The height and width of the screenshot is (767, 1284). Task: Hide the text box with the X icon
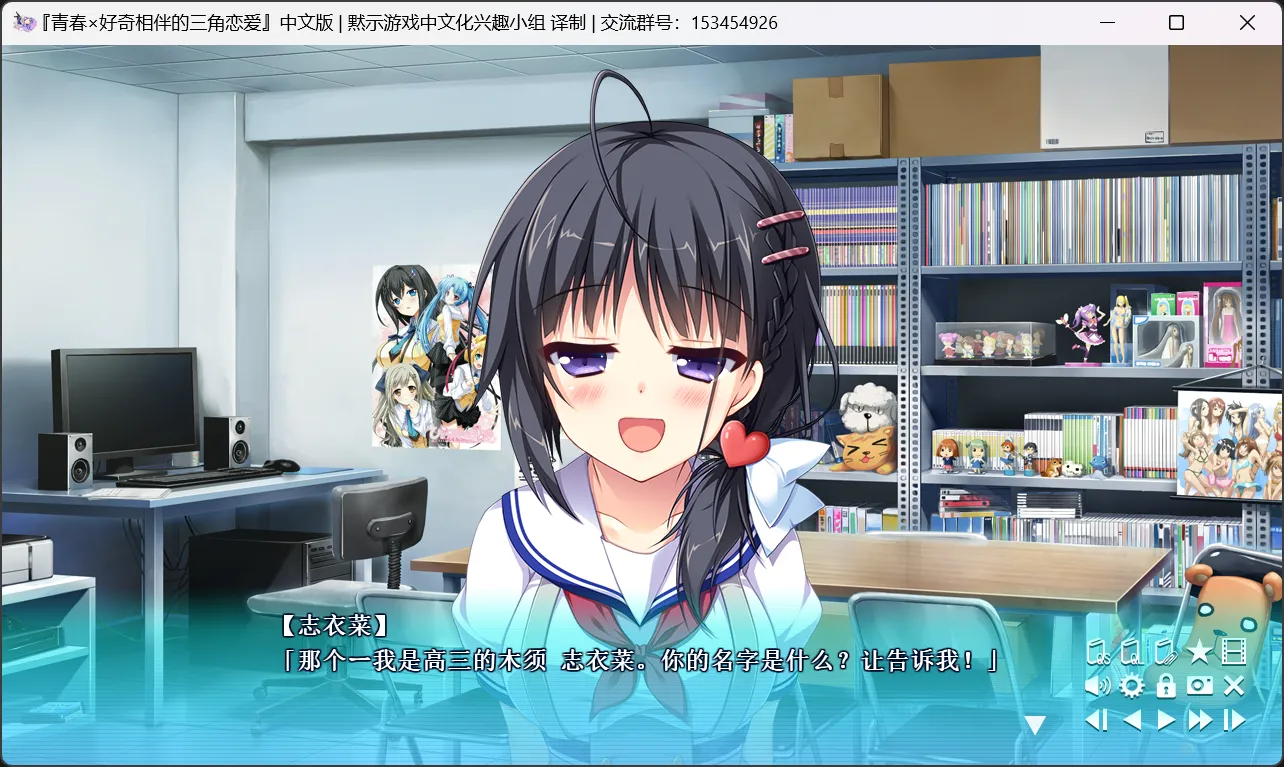1234,686
